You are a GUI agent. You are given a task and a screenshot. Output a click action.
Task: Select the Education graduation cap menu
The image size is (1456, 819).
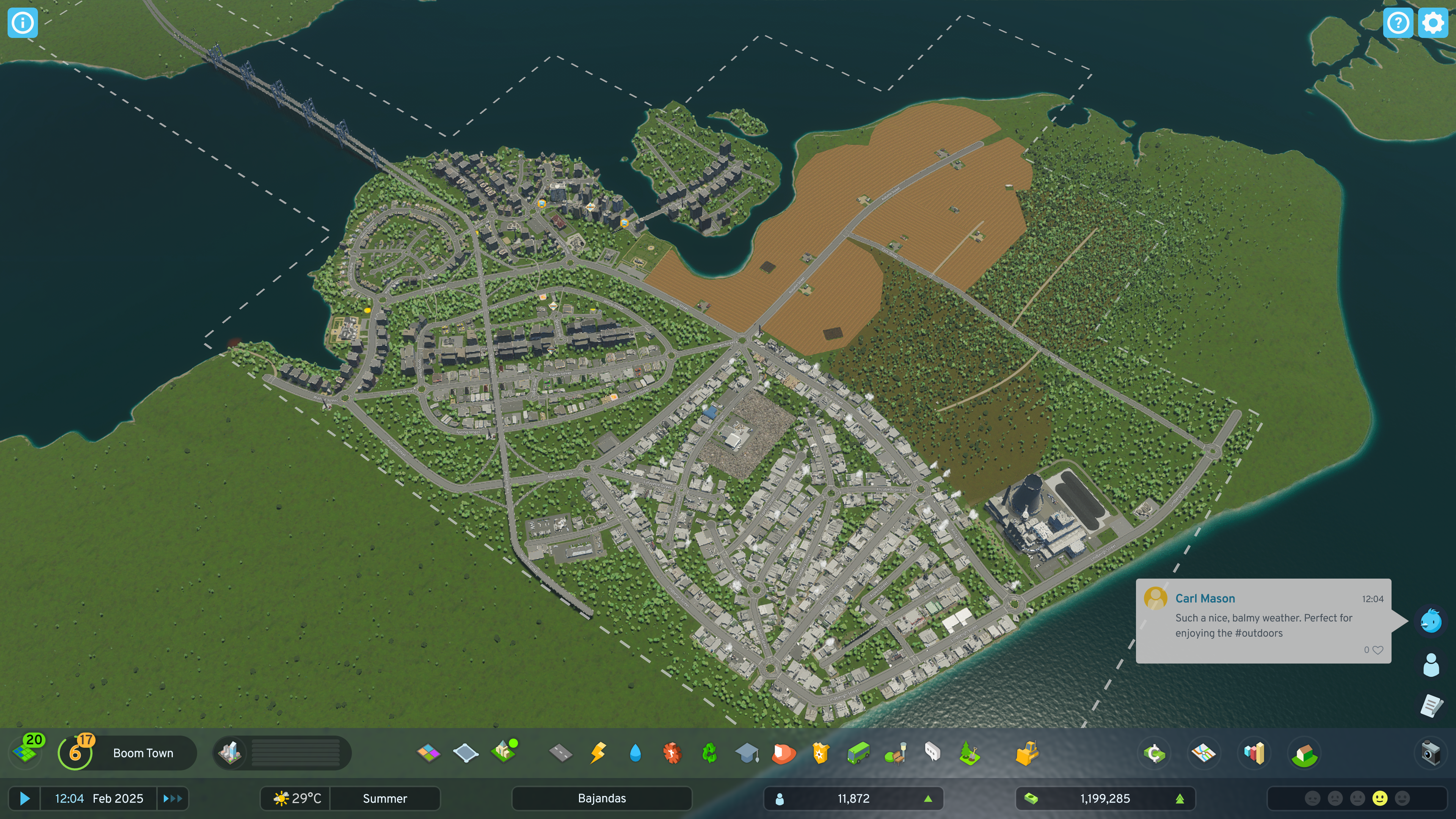(747, 753)
